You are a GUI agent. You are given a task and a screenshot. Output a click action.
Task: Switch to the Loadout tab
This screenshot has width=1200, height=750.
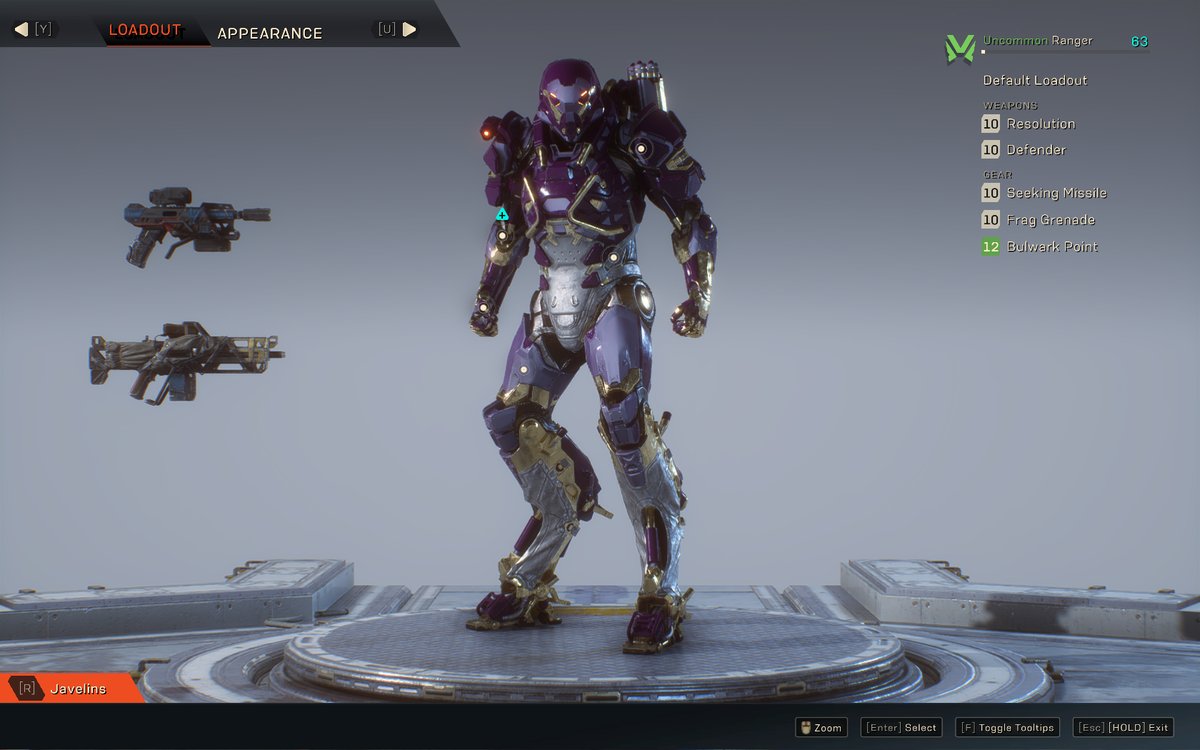click(145, 30)
